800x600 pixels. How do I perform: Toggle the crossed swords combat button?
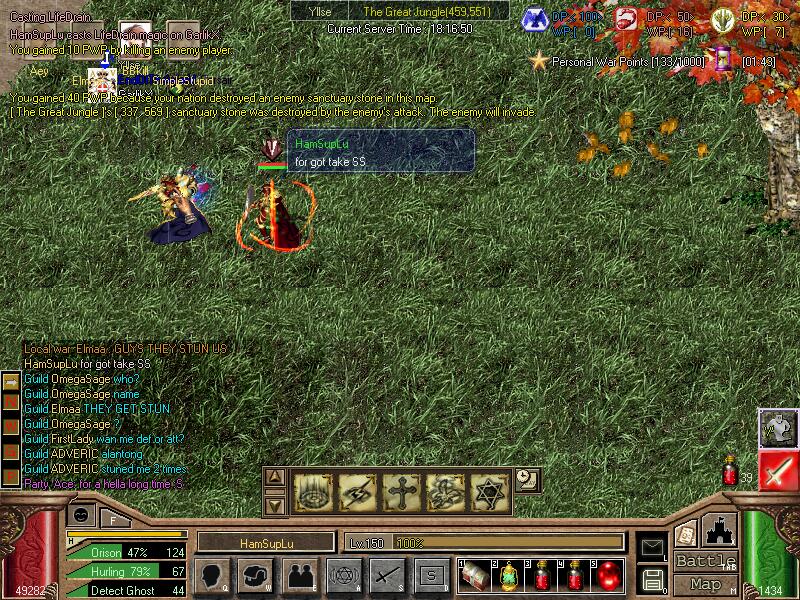click(x=387, y=575)
